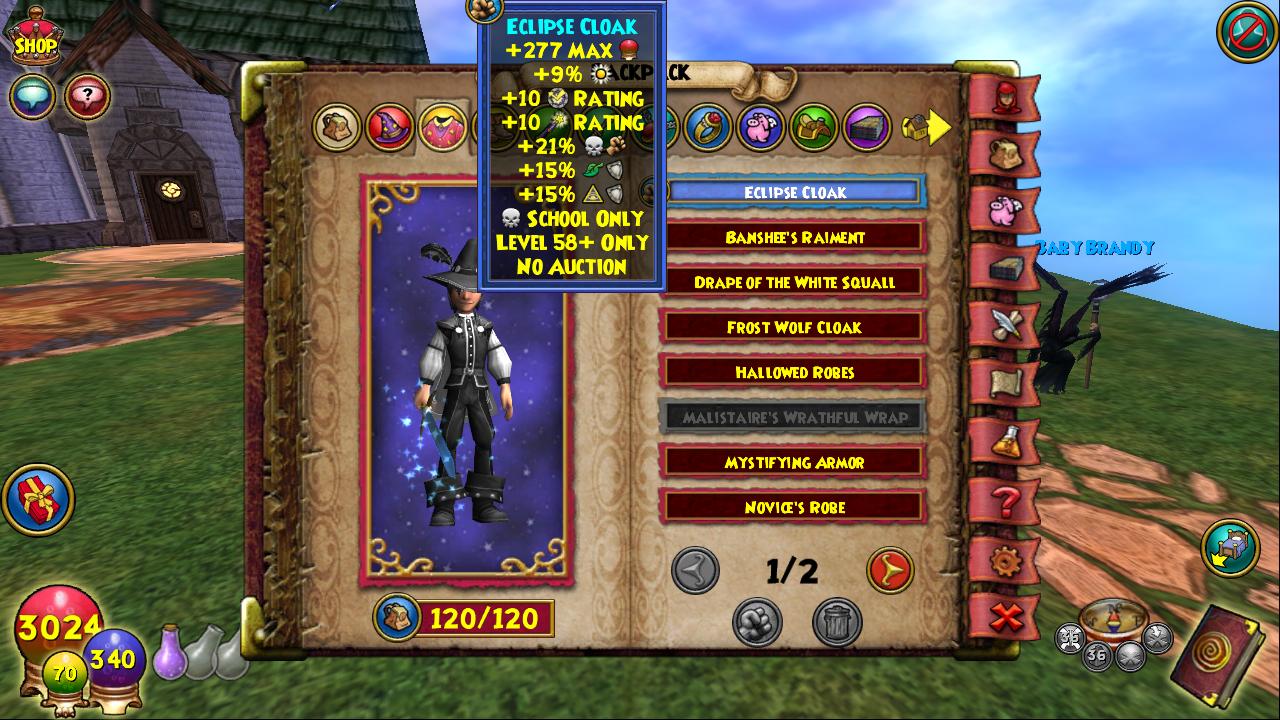This screenshot has width=1280, height=720.
Task: Show the rings category tab
Action: (x=709, y=127)
